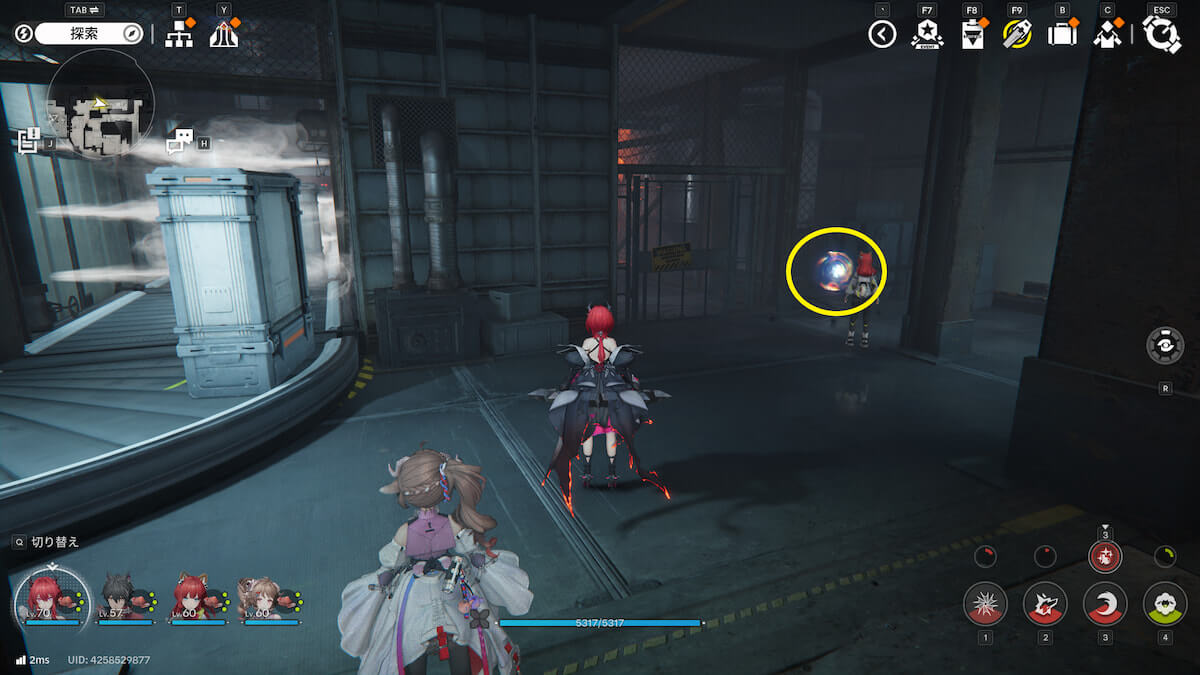1200x675 pixels.
Task: Open the suitcase inventory icon
Action: 1062,35
